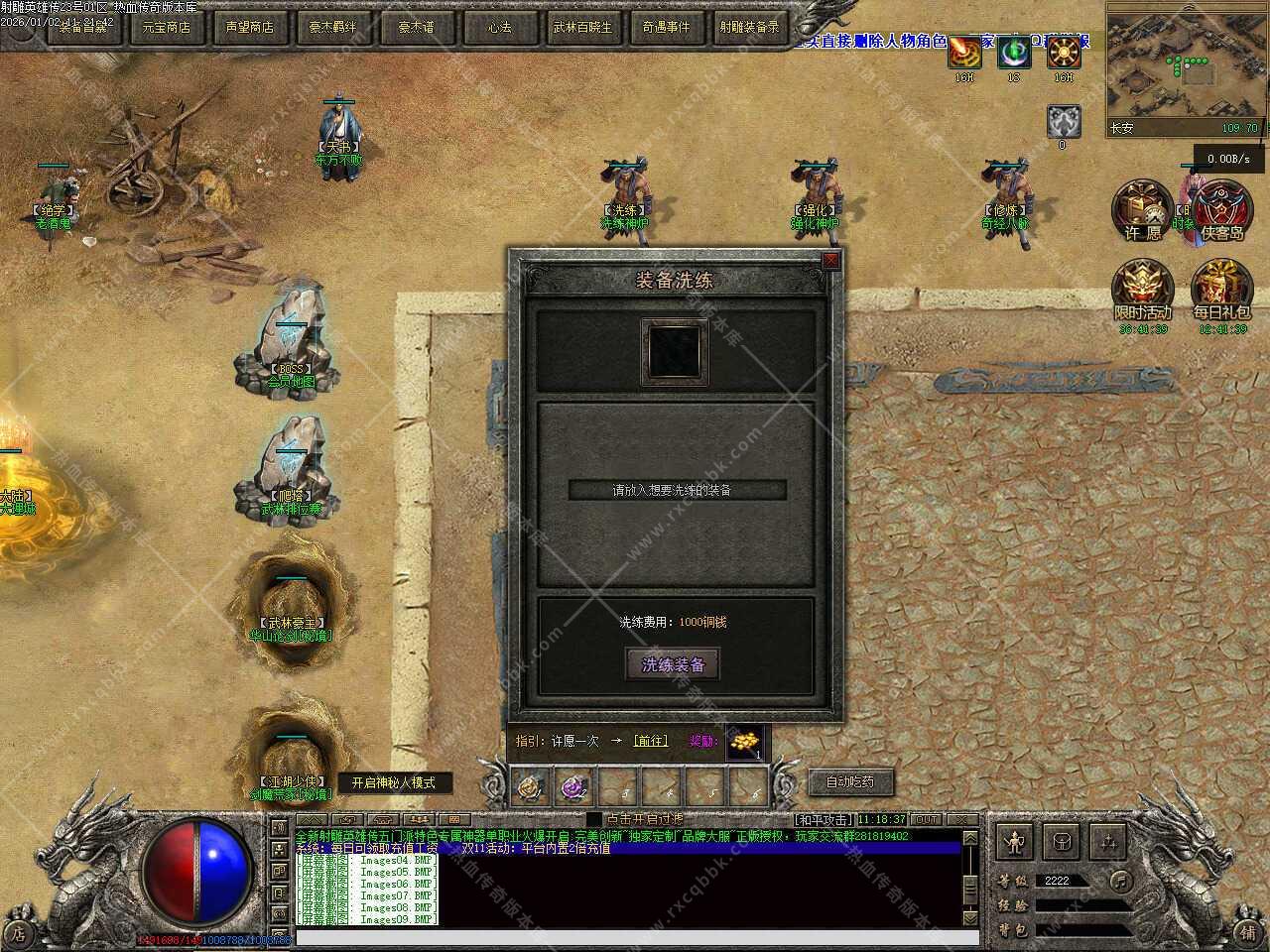Click the 长安 minimap
Image resolution: width=1270 pixels, height=952 pixels.
1185,69
